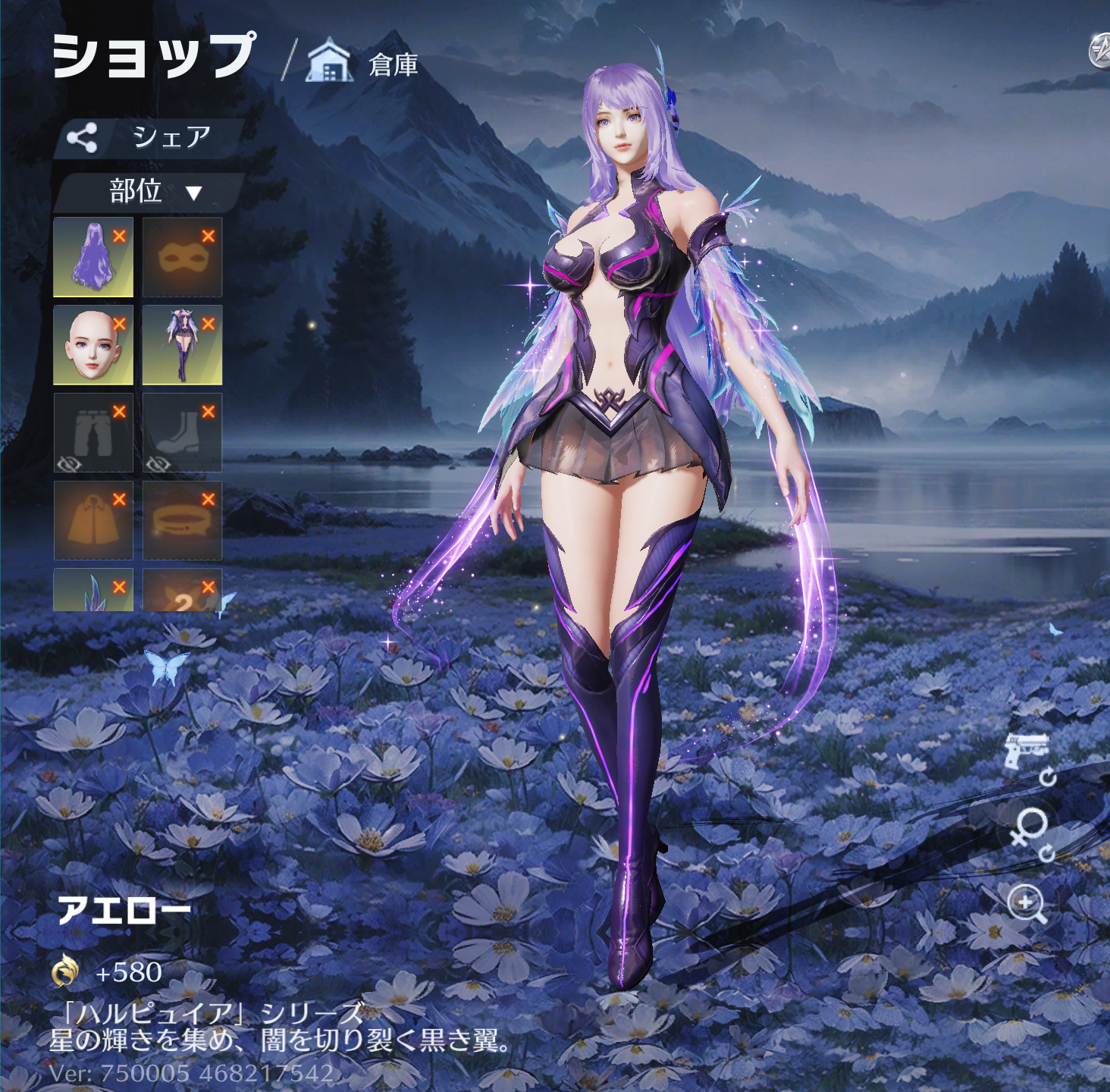The image size is (1110, 1092).
Task: Click the silver star emblem icon
Action: (x=1099, y=52)
